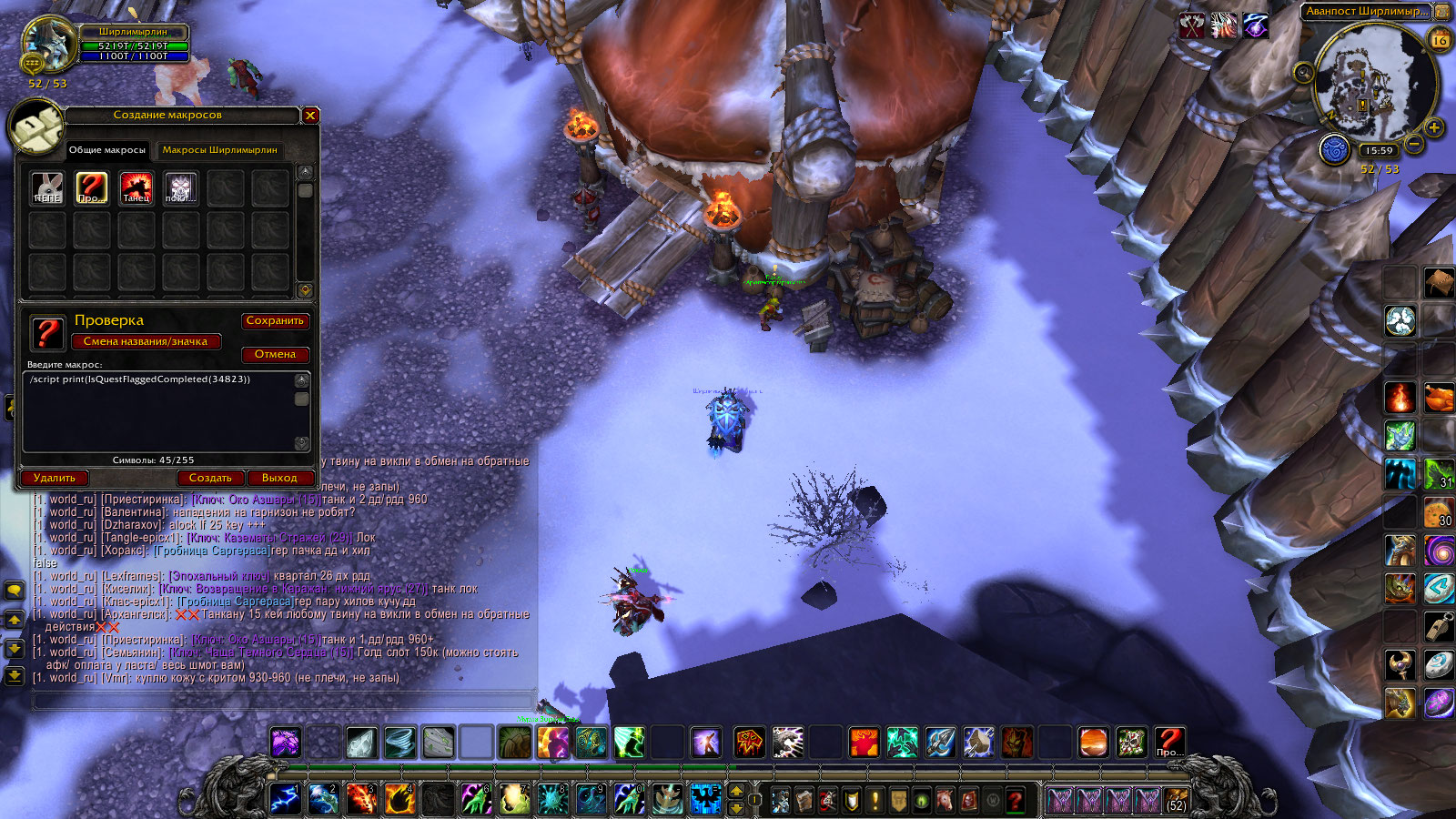Exit the macro window via Выход

(279, 478)
